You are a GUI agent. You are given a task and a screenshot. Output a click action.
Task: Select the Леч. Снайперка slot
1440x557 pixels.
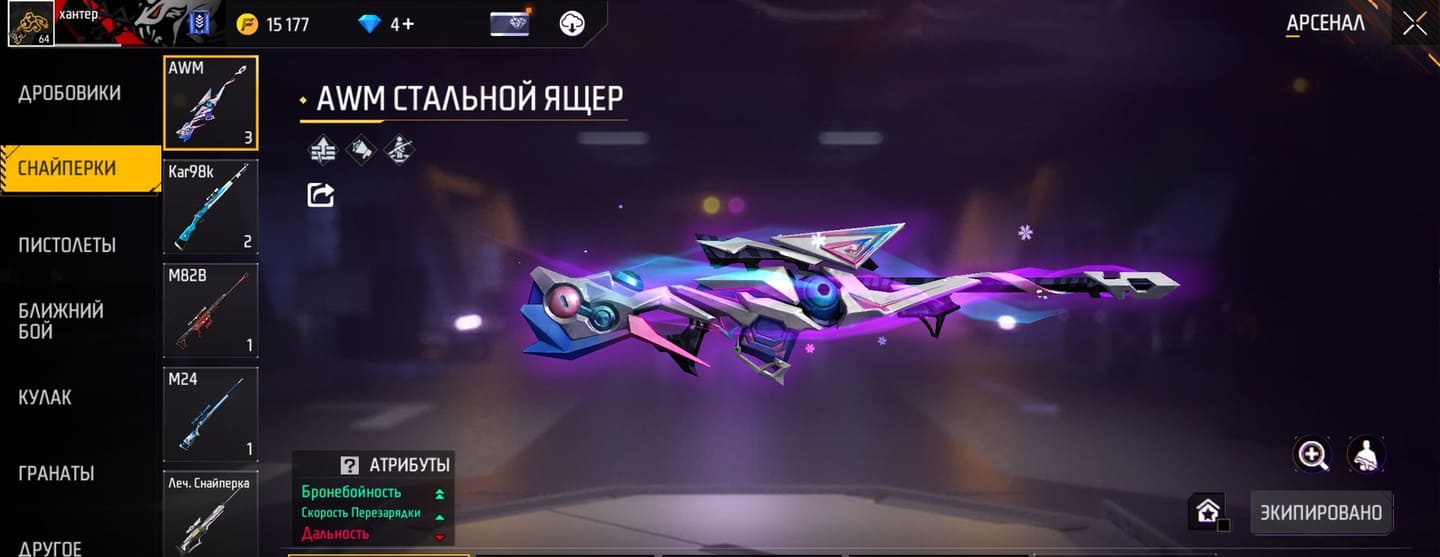pyautogui.click(x=210, y=512)
